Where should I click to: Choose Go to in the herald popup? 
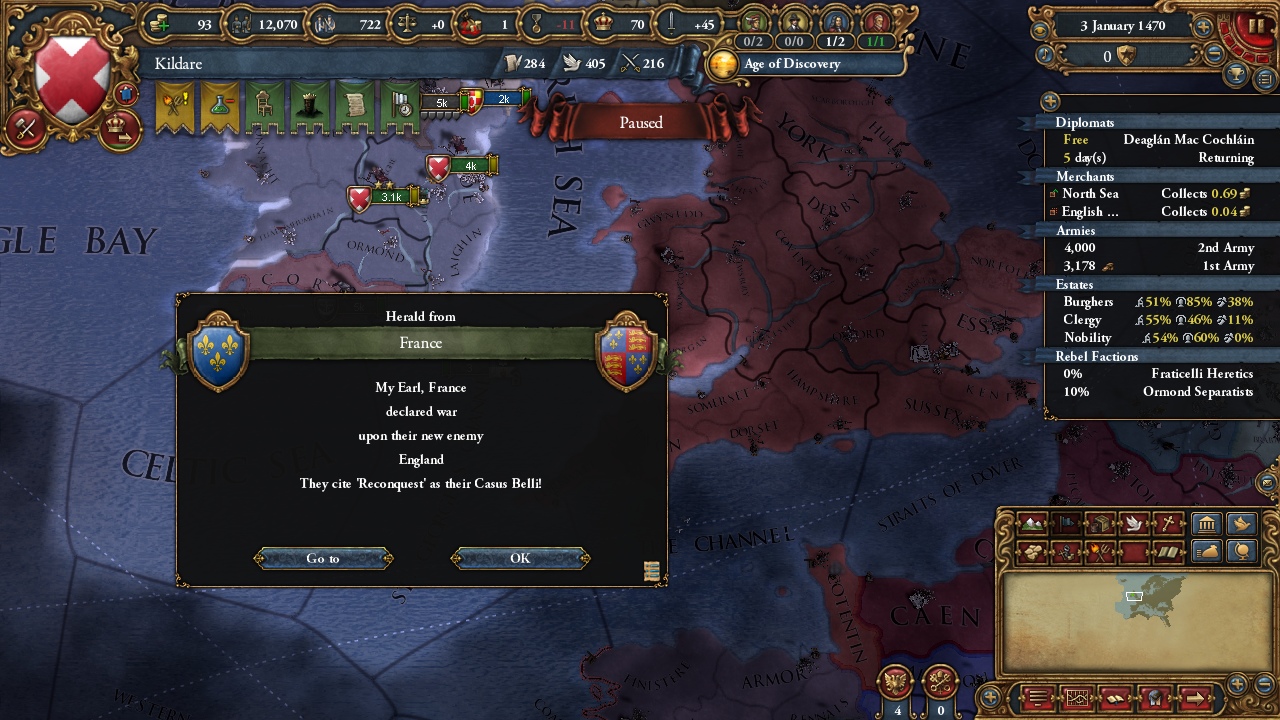[323, 558]
